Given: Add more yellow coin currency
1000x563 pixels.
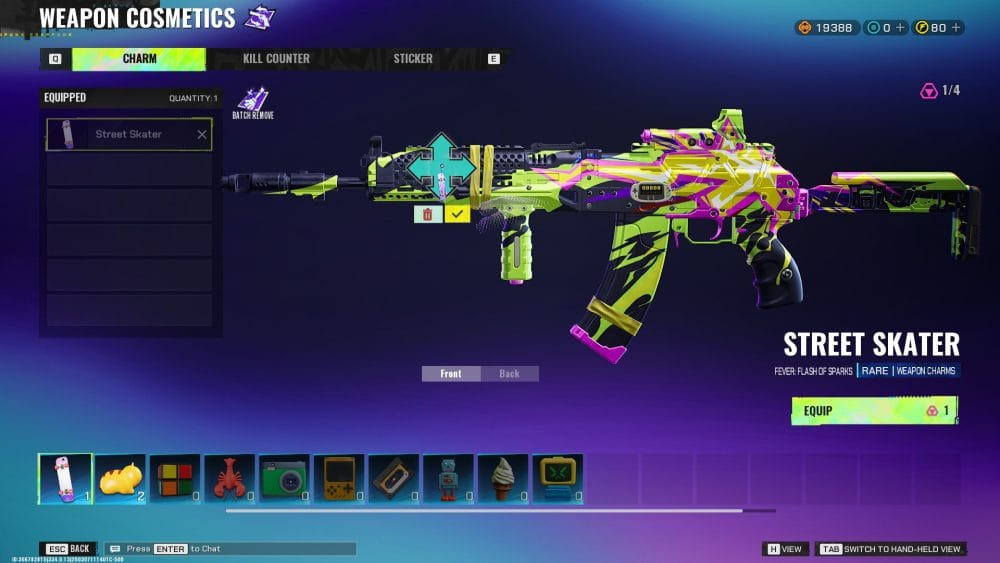Looking at the screenshot, I should click(x=954, y=28).
